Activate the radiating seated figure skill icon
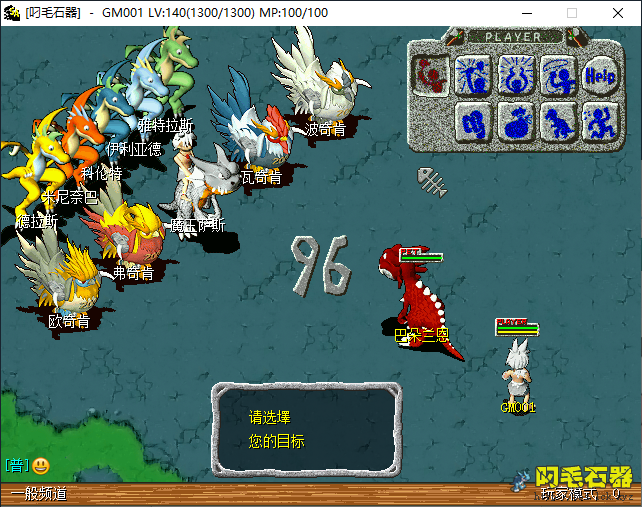The width and height of the screenshot is (642, 507). coord(515,73)
